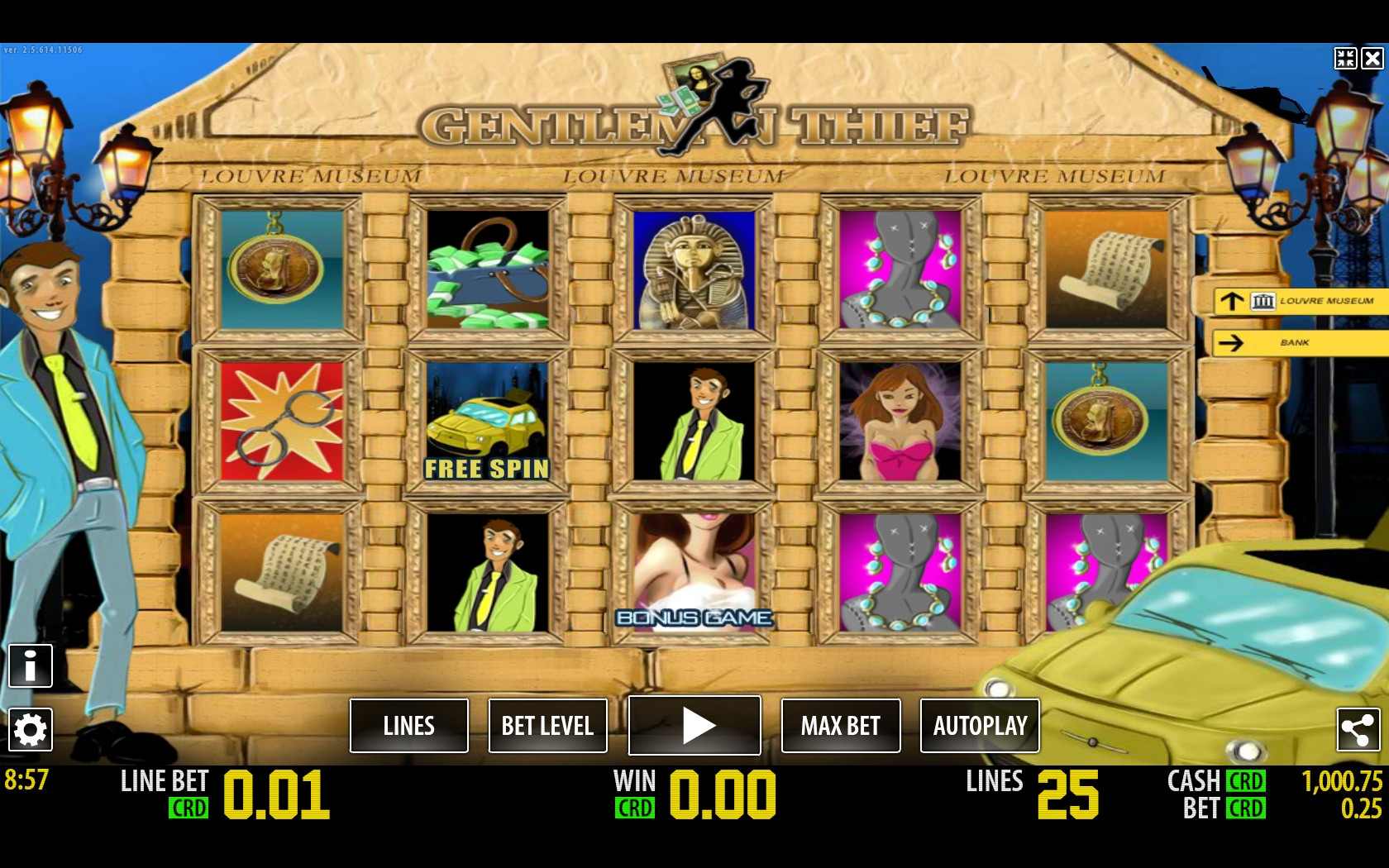Close the game window

click(x=1372, y=58)
